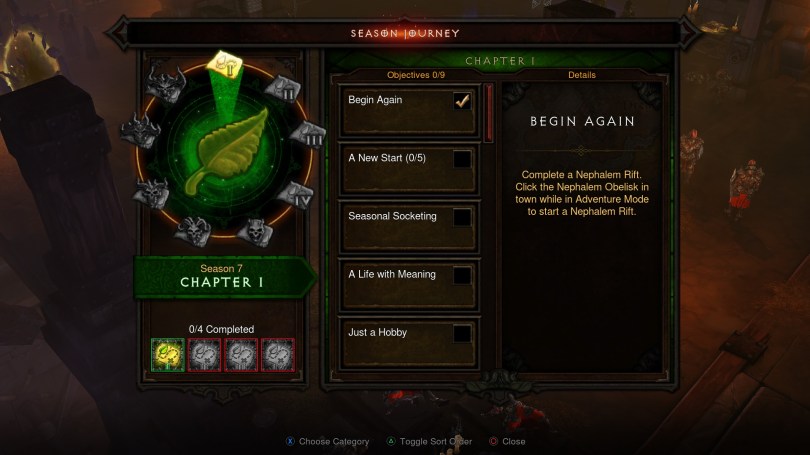
Task: Show details for A Life with Meaning
Action: [x=409, y=284]
